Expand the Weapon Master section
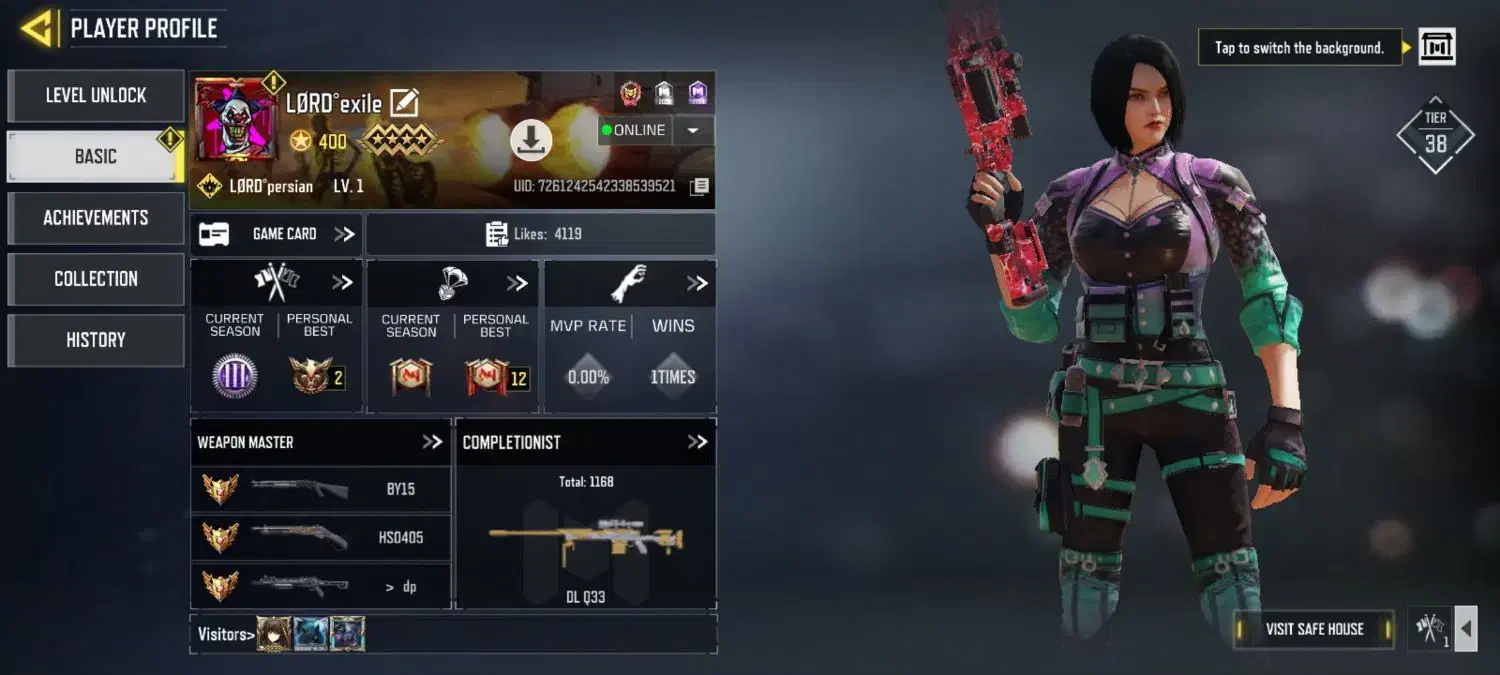This screenshot has width=1500, height=675. (432, 442)
